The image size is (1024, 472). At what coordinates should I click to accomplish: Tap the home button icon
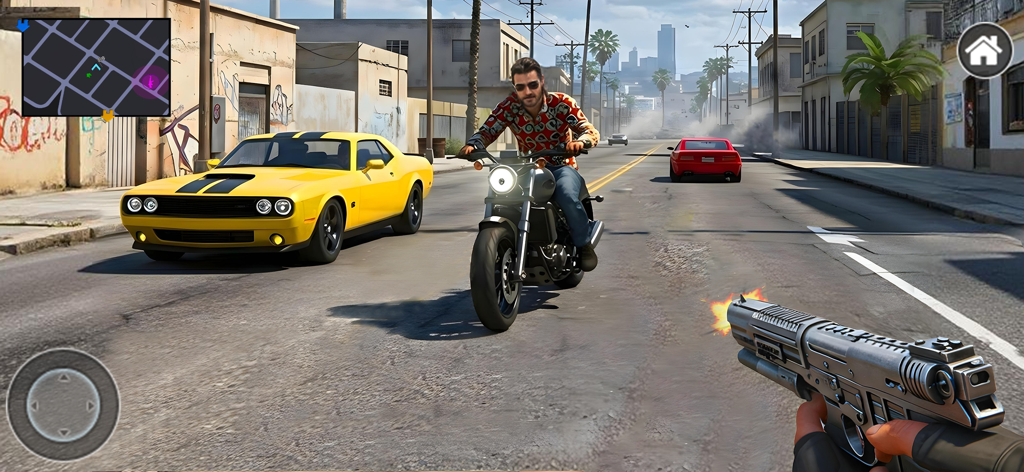click(984, 51)
